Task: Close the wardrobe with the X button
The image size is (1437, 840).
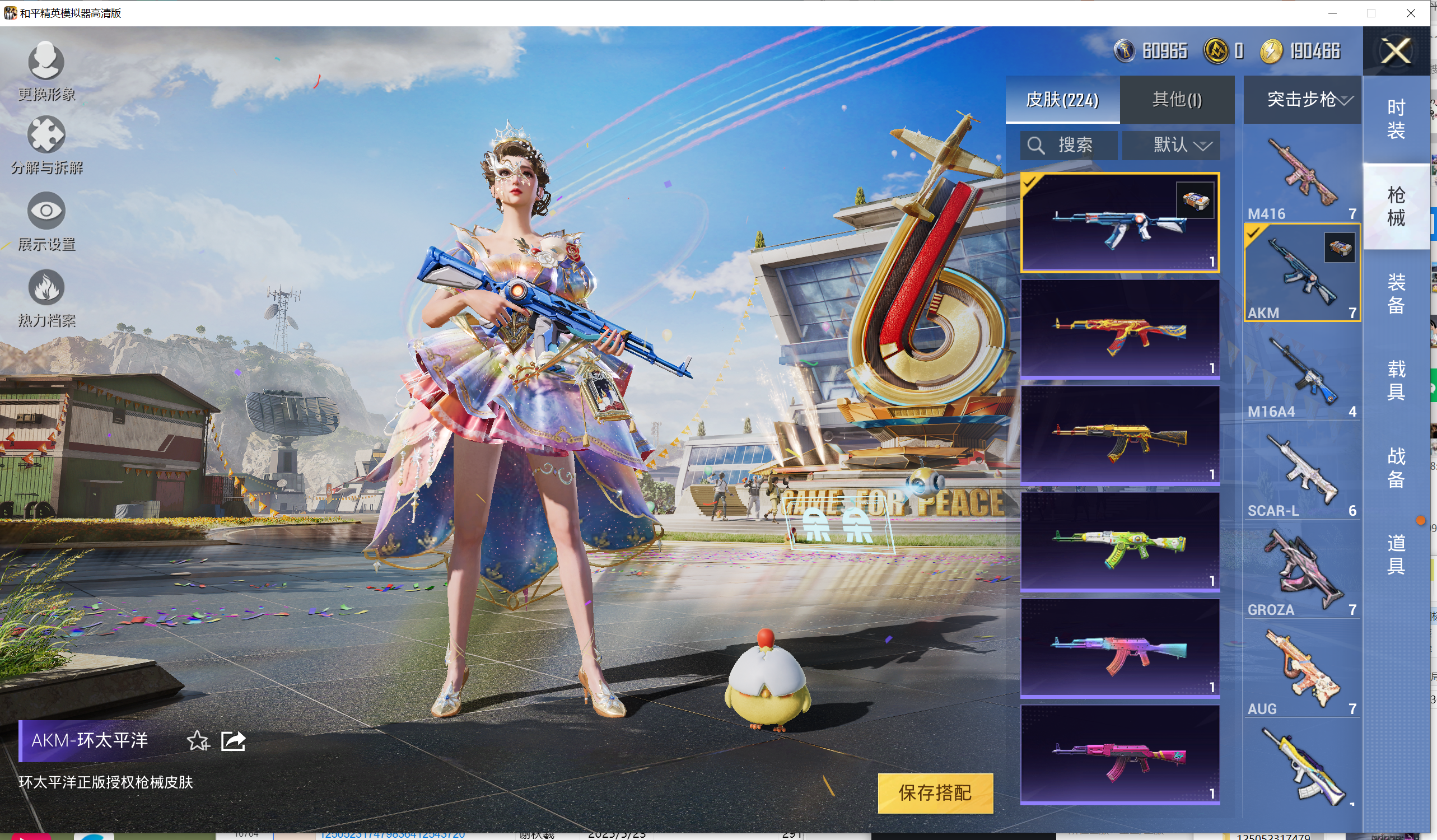Action: coord(1396,52)
